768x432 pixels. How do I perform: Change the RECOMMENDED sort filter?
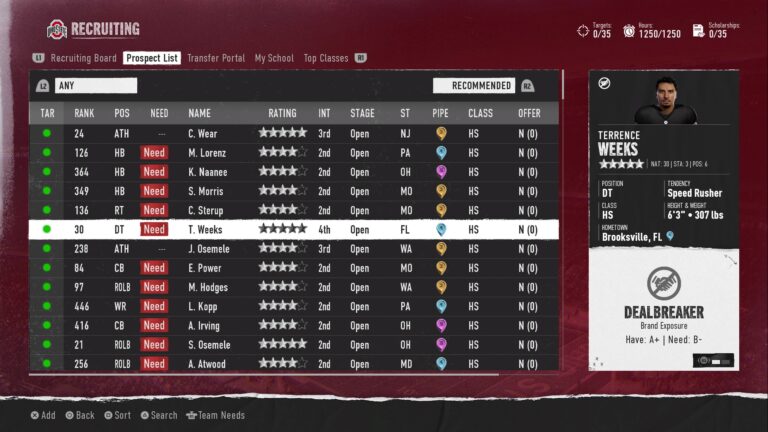click(474, 86)
